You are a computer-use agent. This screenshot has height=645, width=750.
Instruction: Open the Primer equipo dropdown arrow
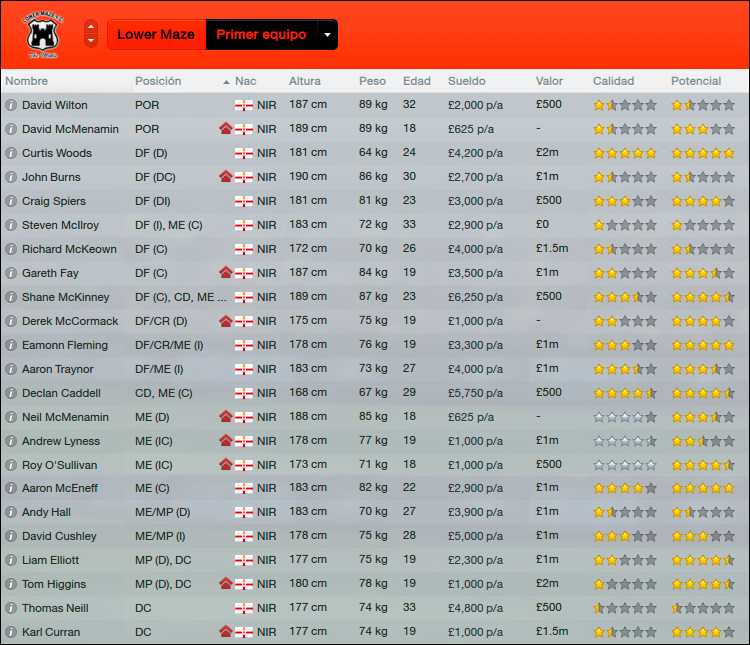pos(327,35)
